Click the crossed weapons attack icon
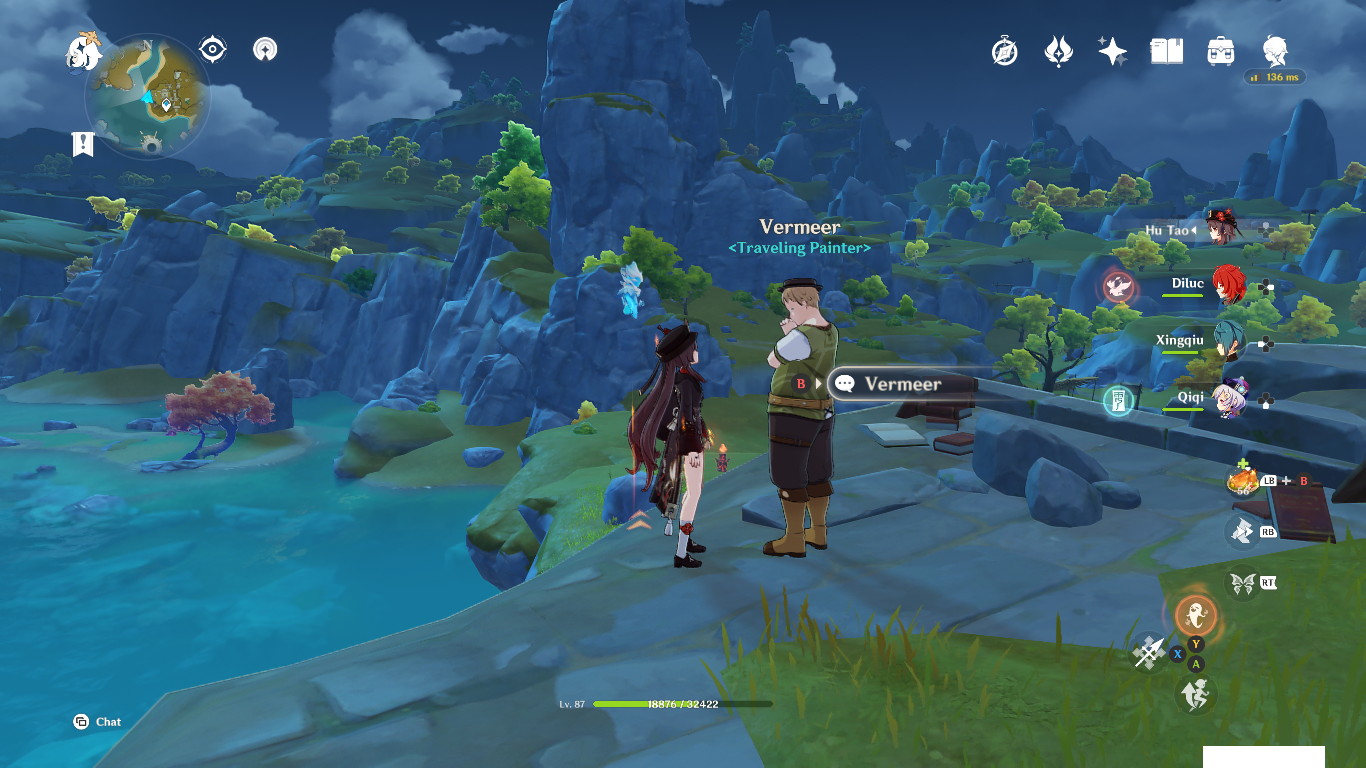This screenshot has height=768, width=1366. (1149, 652)
